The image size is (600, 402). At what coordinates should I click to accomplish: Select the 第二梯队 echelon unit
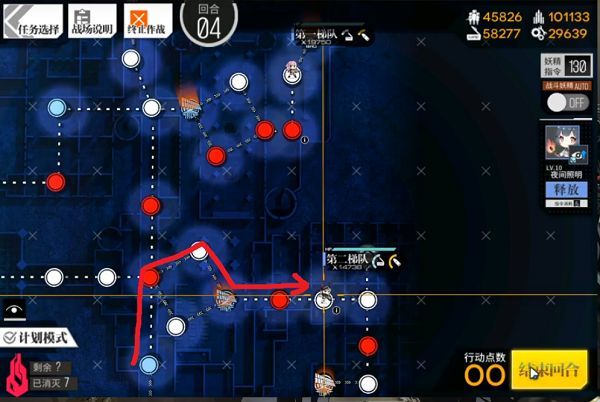coord(324,298)
